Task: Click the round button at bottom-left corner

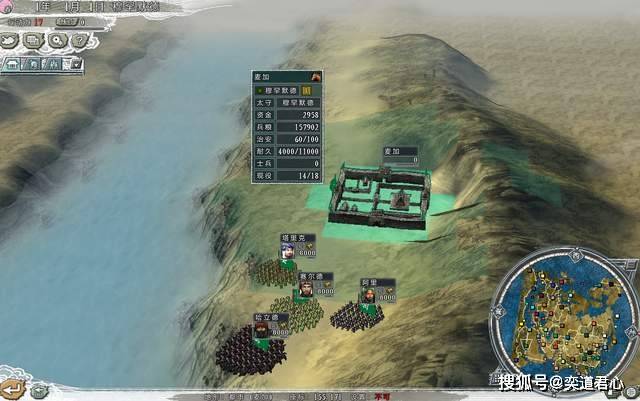Action: point(14,387)
